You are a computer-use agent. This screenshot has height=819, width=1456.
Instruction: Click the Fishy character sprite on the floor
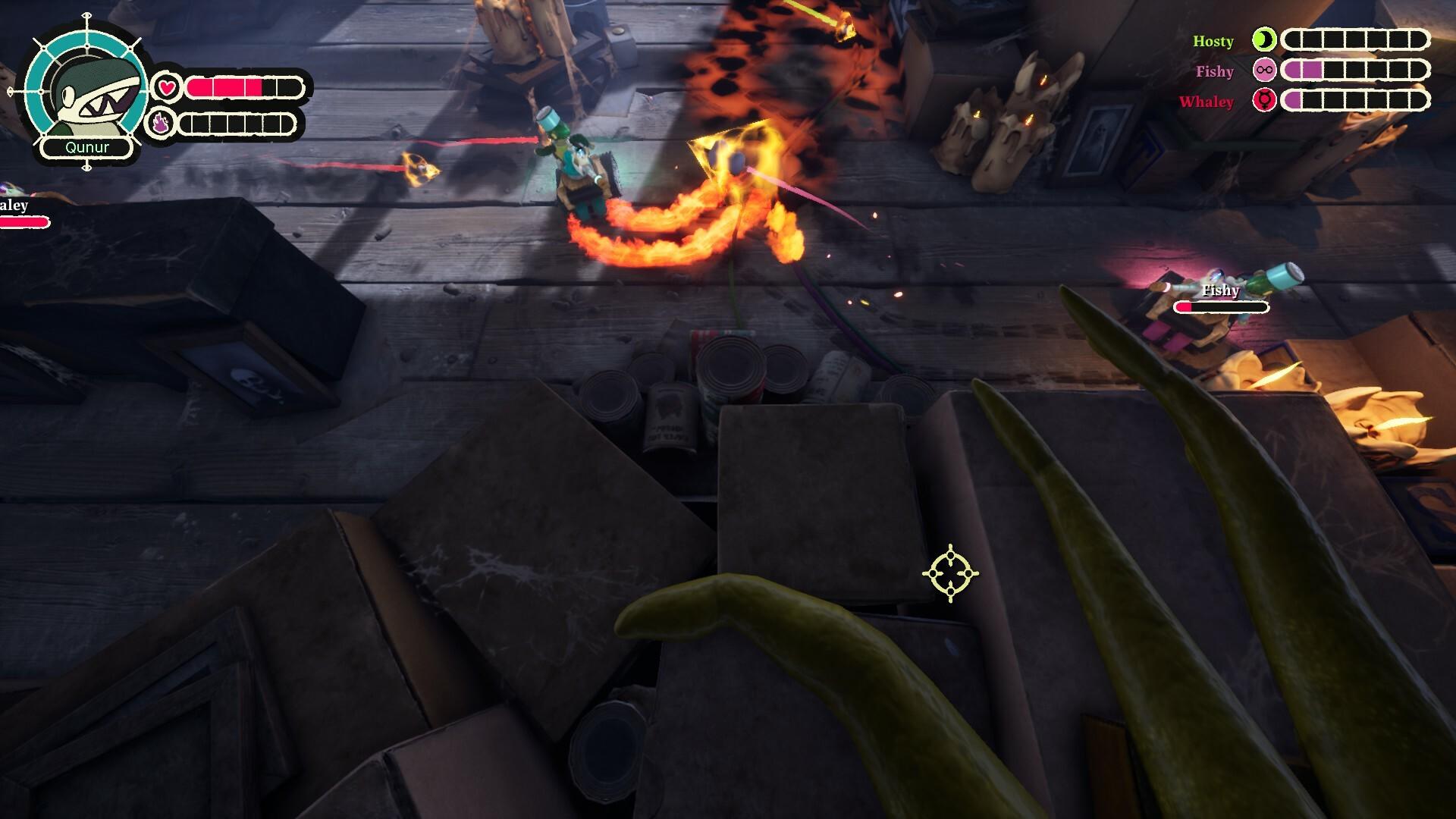[x=1206, y=318]
